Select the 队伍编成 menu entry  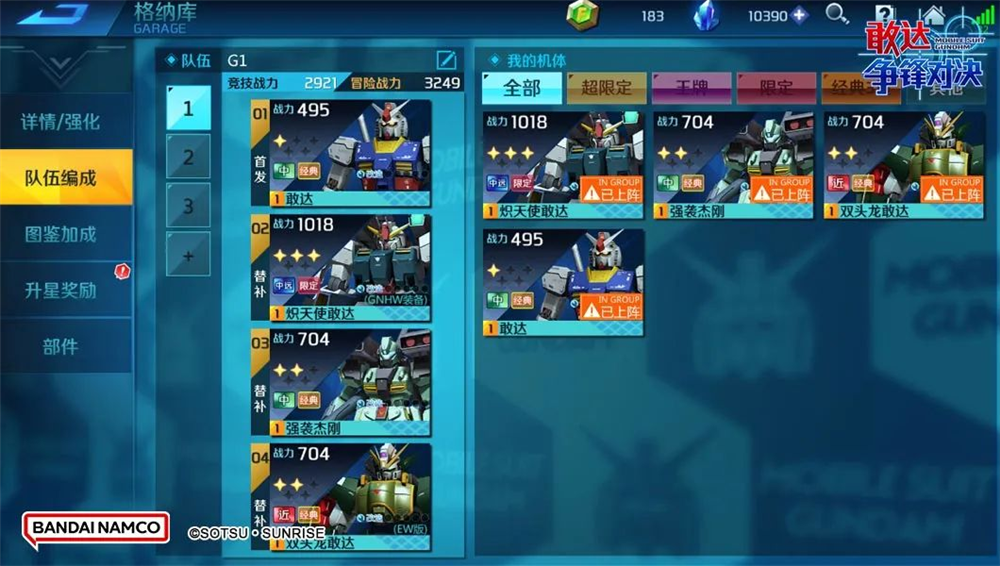(x=61, y=178)
